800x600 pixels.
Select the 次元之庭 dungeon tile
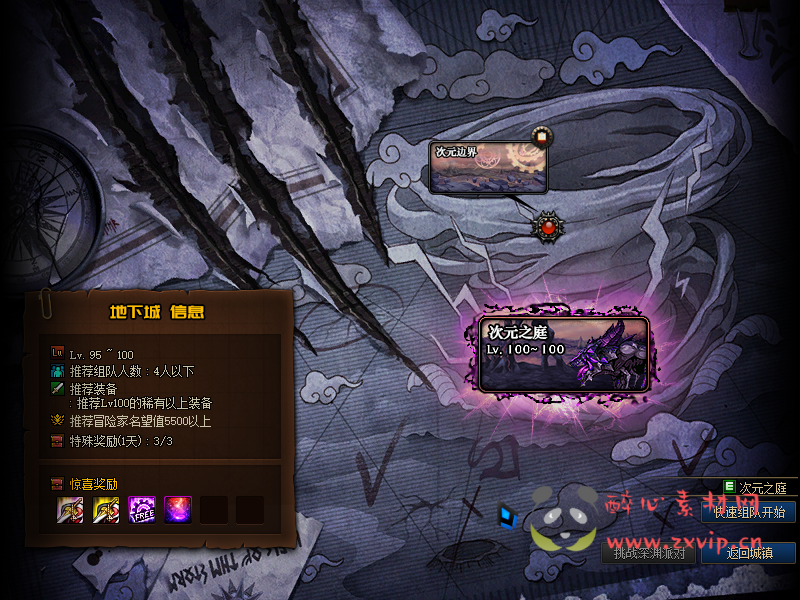point(565,354)
